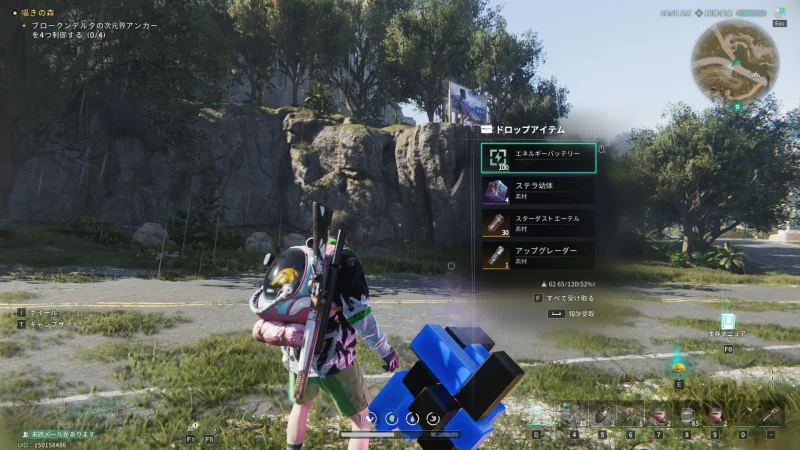Viewport: 800px width, 450px height.
Task: Take the アップグレーダー material row
Action: (x=538, y=255)
